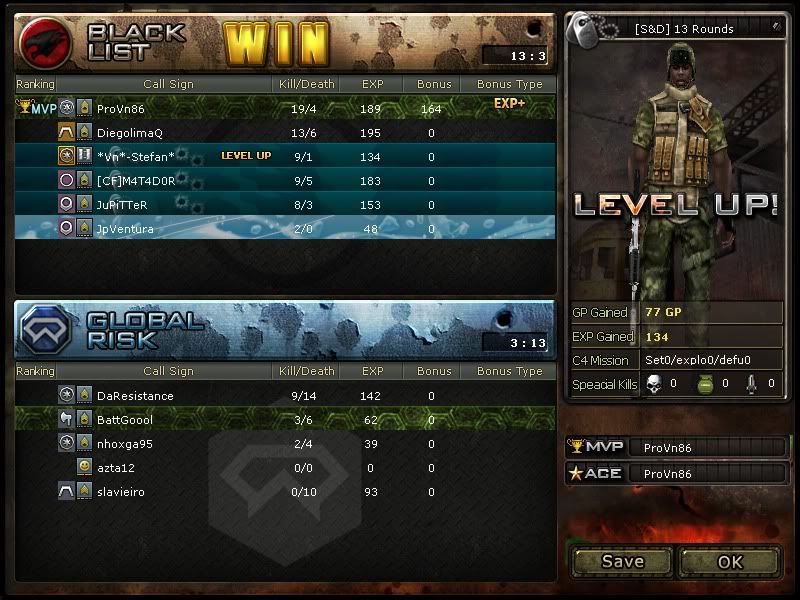Select ProVn86's row in Black List
Screen dimensions: 800x600
285,108
